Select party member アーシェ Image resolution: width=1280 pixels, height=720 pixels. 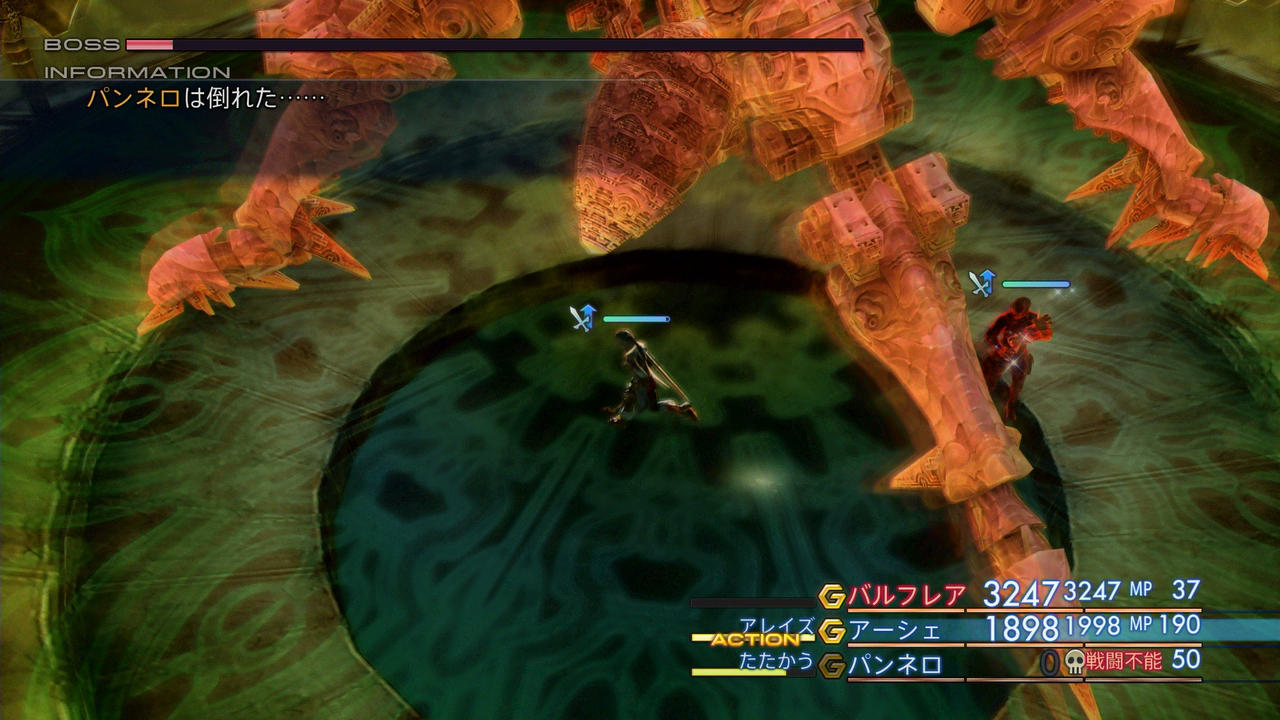(x=895, y=631)
